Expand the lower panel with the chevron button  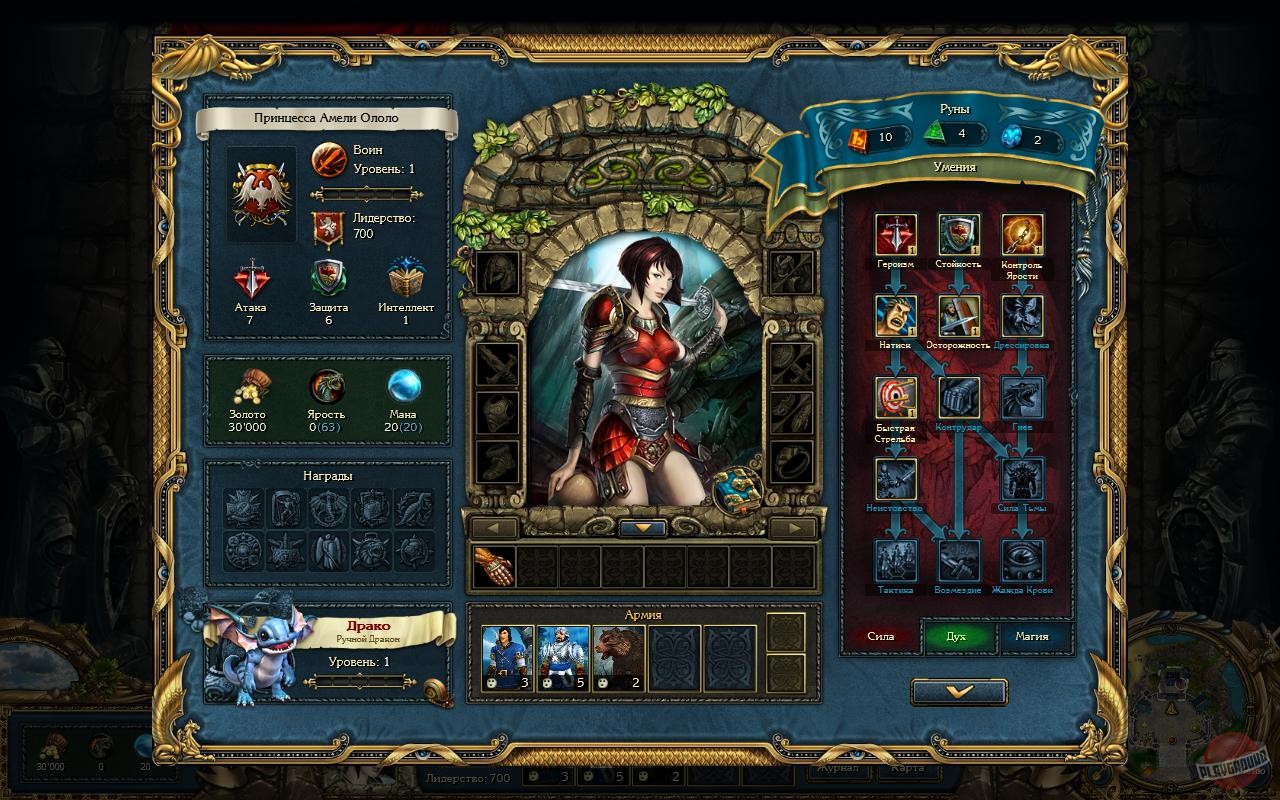click(957, 691)
